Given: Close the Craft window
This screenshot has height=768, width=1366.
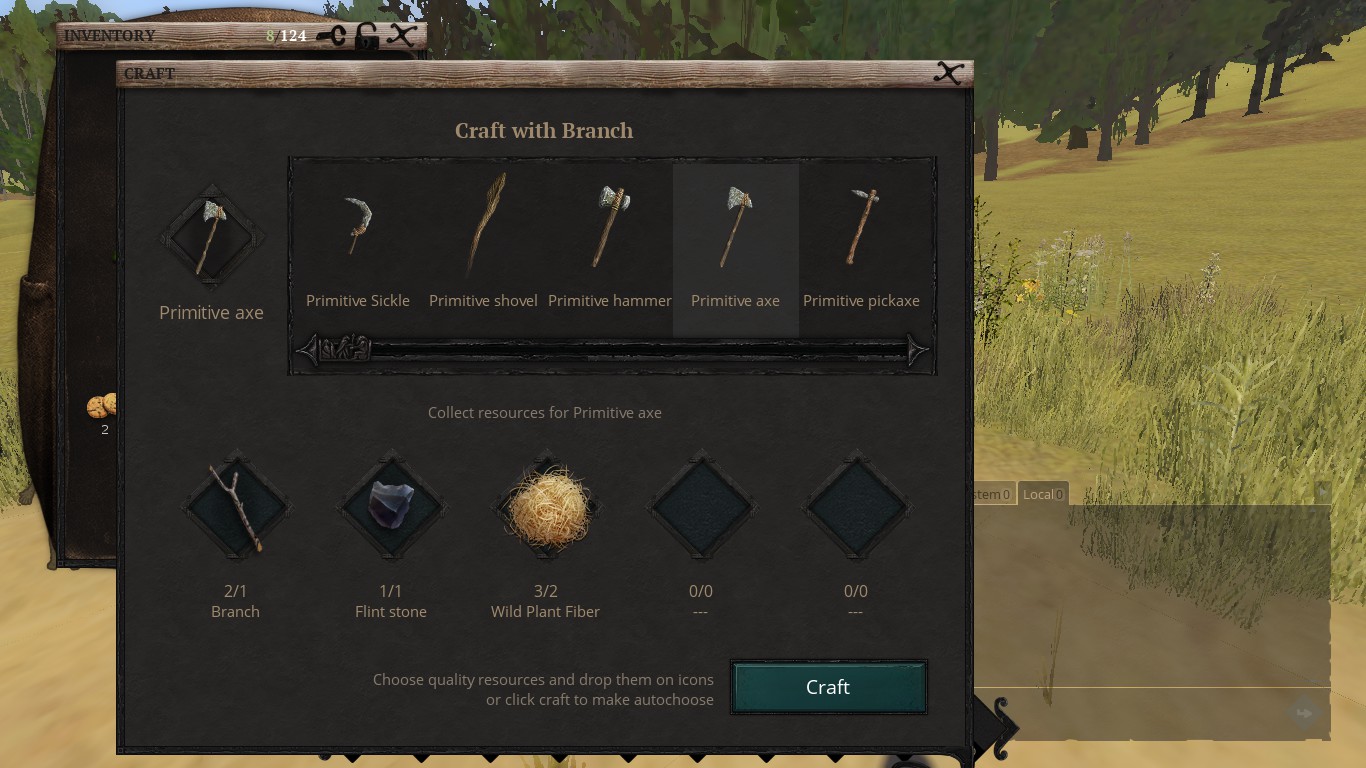Looking at the screenshot, I should tap(948, 73).
